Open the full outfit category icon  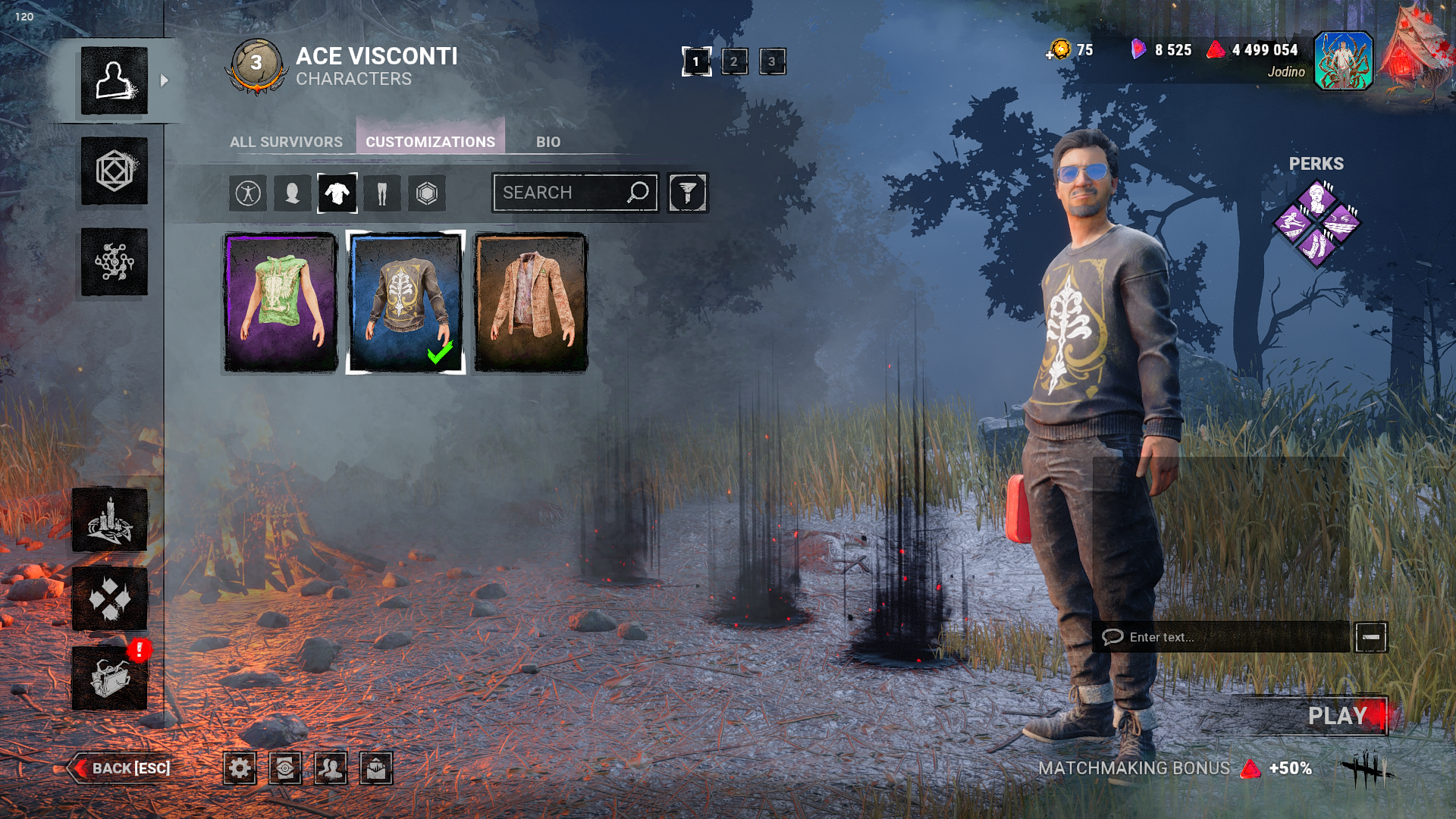pos(248,193)
